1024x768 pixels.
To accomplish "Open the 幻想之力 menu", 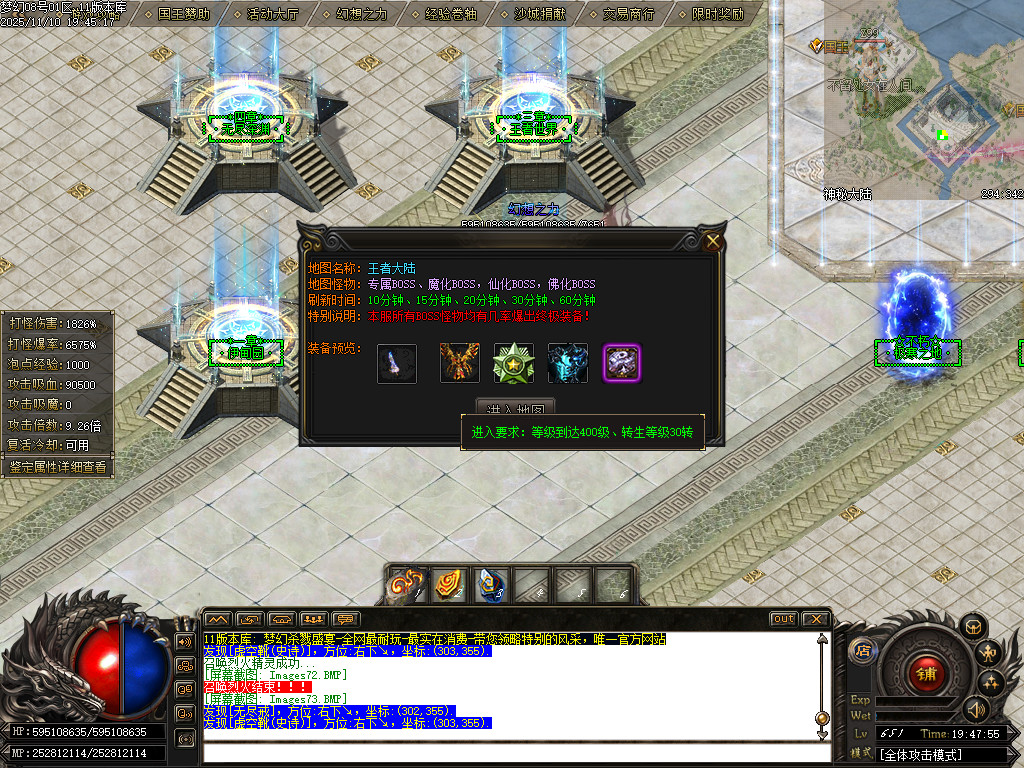I will coord(361,14).
